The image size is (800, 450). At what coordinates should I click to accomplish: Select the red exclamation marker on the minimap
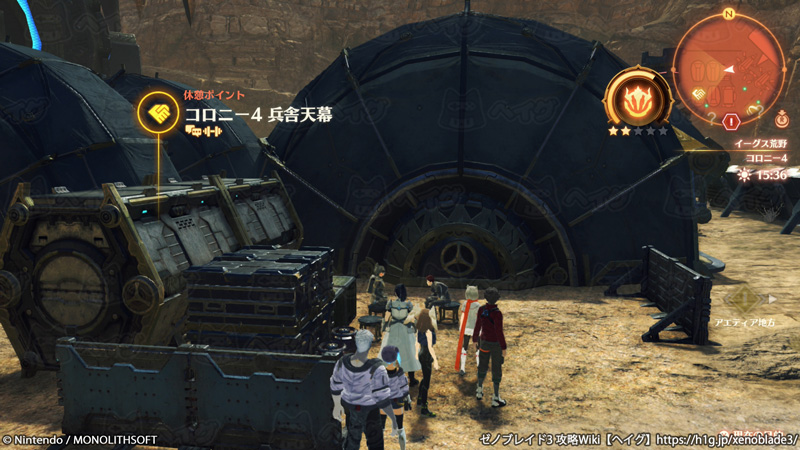(731, 122)
